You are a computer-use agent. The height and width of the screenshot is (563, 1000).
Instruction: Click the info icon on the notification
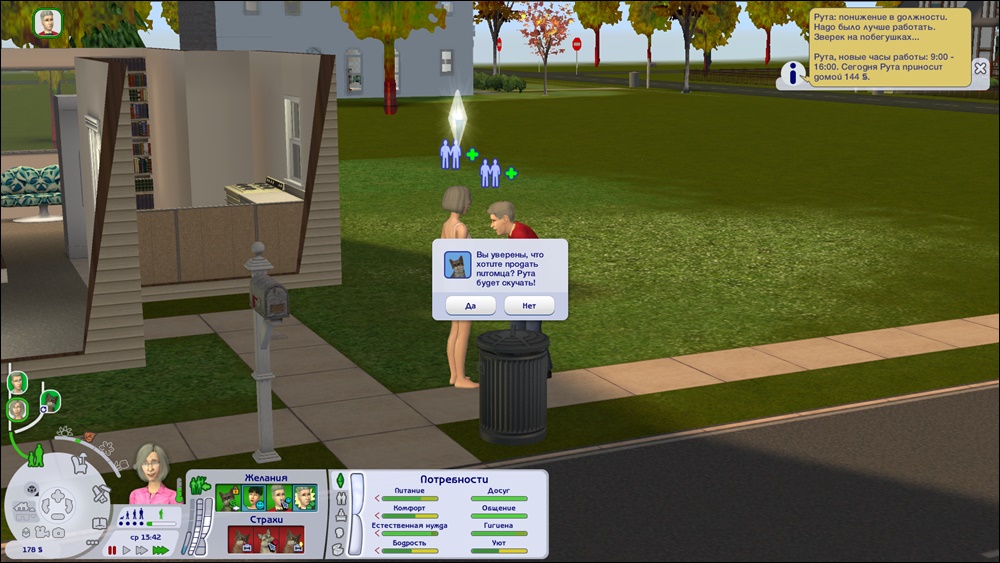795,73
